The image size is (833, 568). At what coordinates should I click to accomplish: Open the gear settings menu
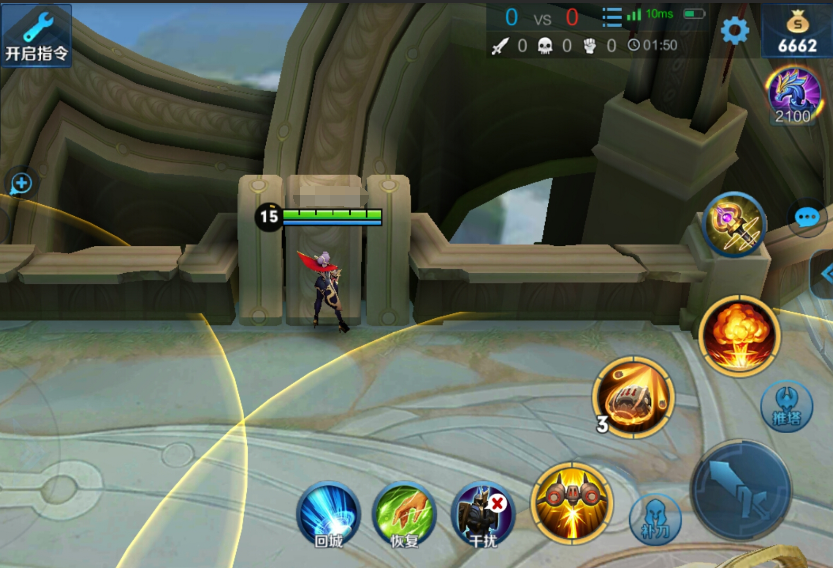[x=735, y=30]
